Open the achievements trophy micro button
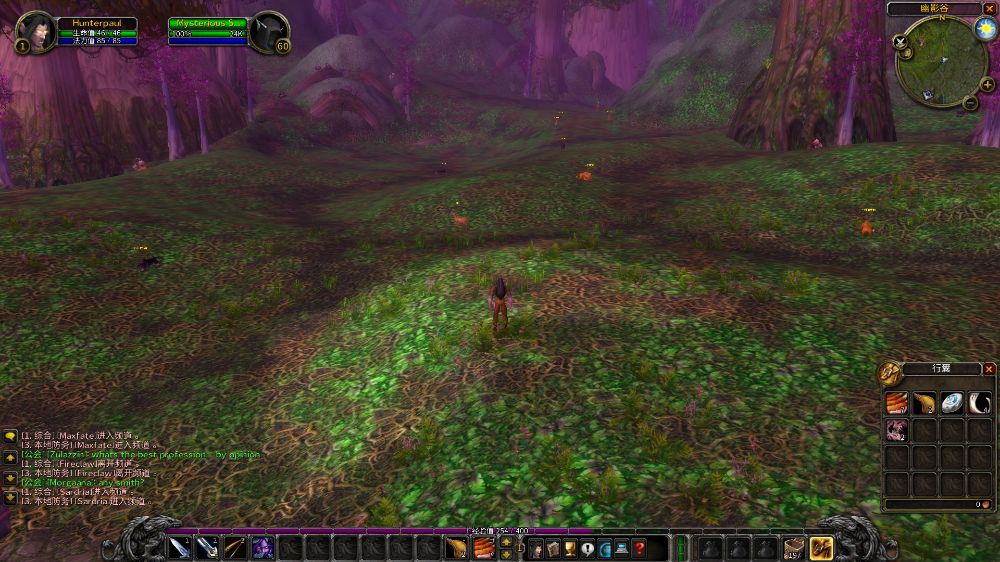 [569, 547]
